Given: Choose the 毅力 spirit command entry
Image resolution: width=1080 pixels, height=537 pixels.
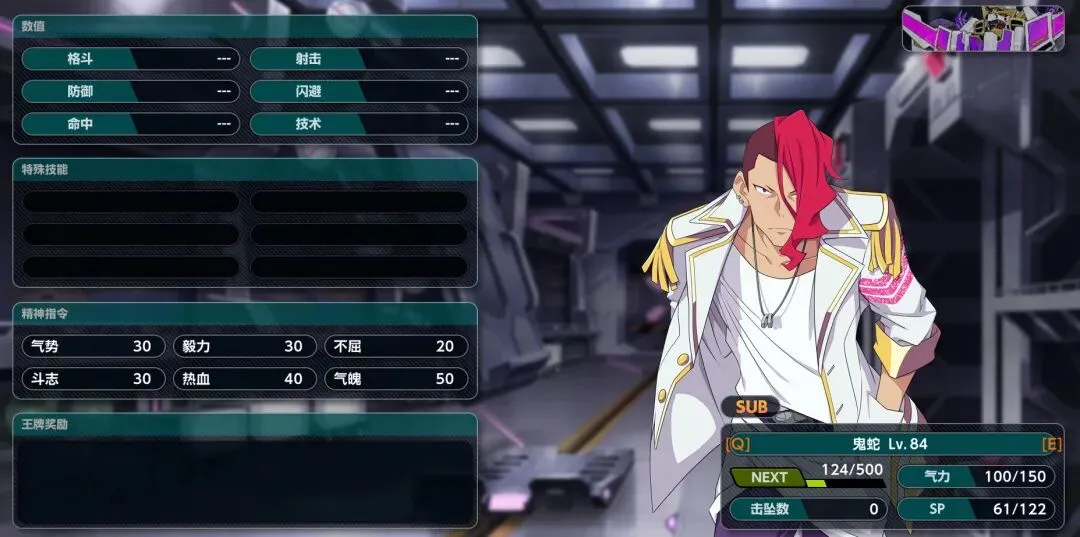Looking at the screenshot, I should pos(244,346).
